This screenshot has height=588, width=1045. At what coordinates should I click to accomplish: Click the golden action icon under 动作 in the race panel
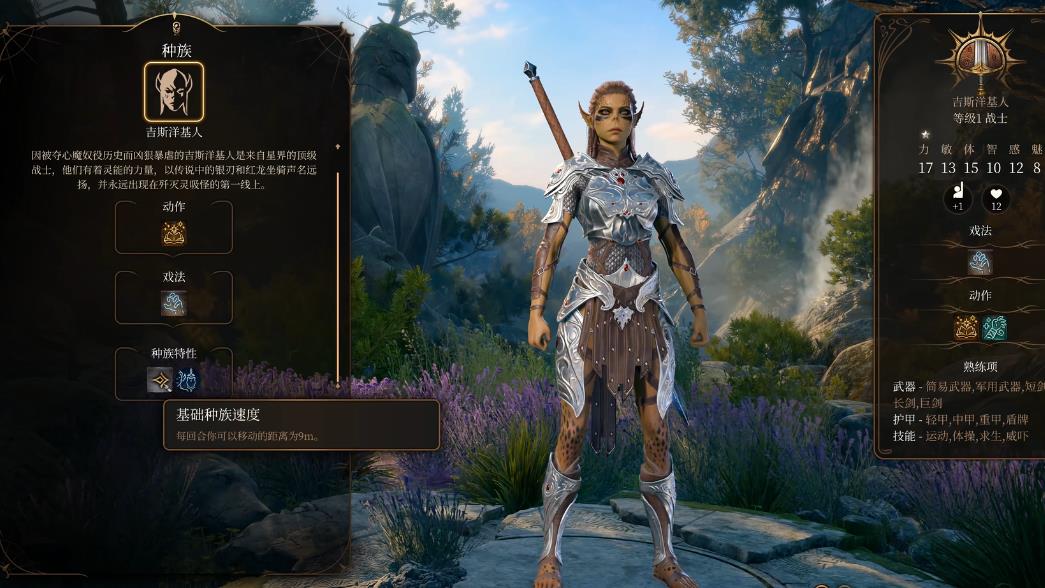click(x=174, y=233)
